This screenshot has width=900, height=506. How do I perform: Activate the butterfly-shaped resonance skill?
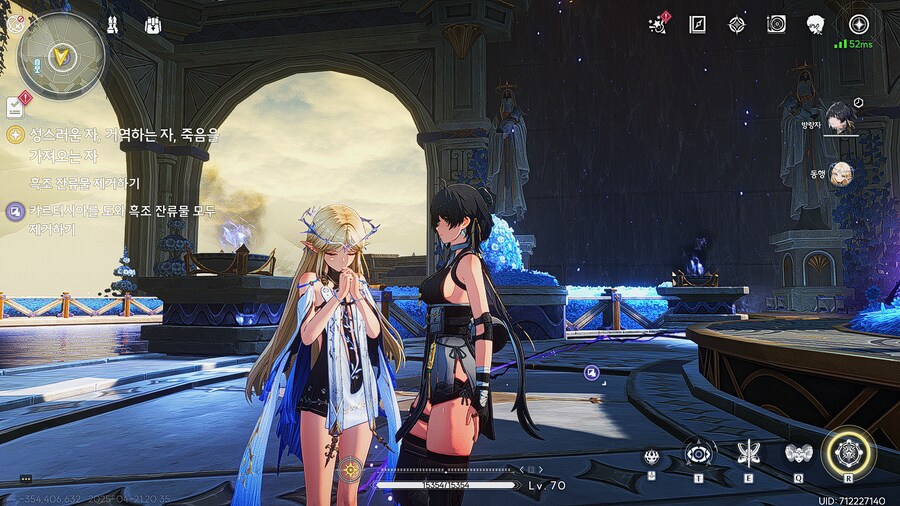coord(747,453)
